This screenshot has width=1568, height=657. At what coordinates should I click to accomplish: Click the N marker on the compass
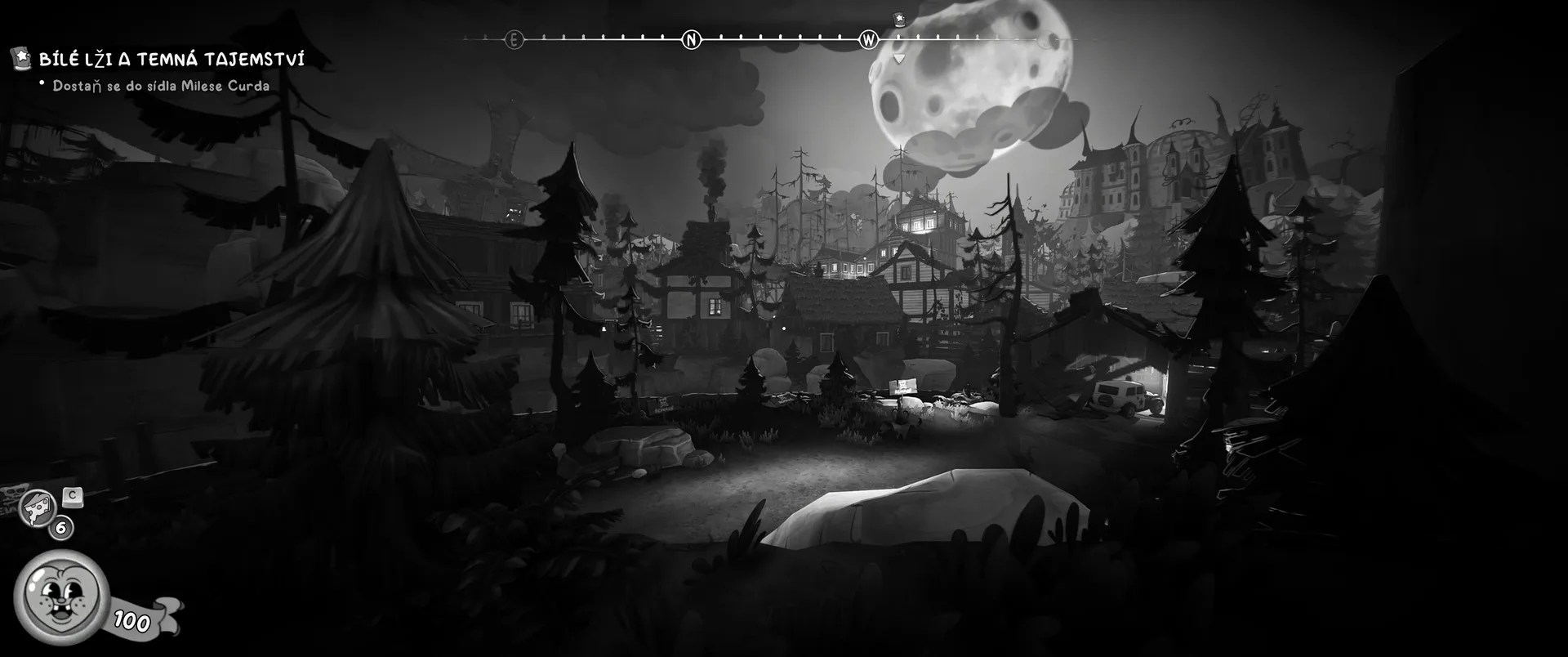[691, 39]
